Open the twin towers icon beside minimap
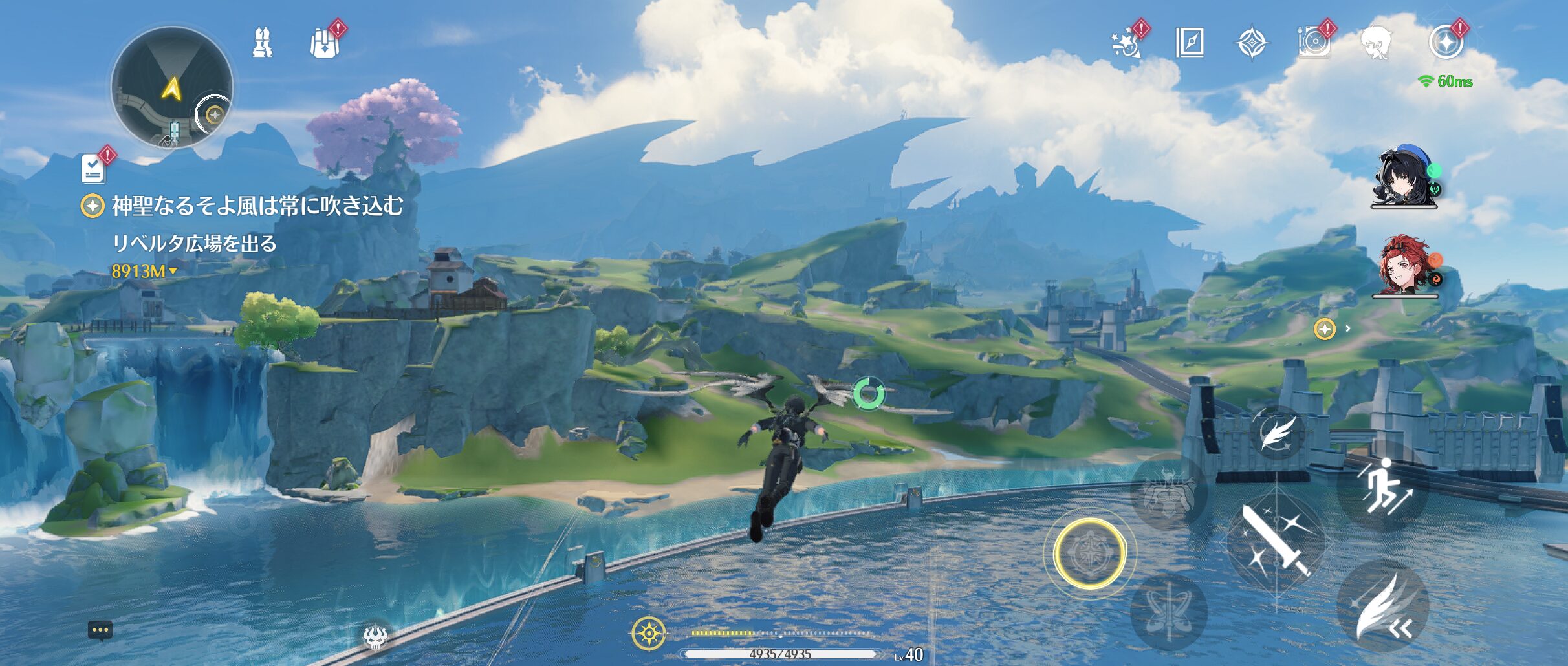Image resolution: width=1568 pixels, height=666 pixels. point(262,43)
